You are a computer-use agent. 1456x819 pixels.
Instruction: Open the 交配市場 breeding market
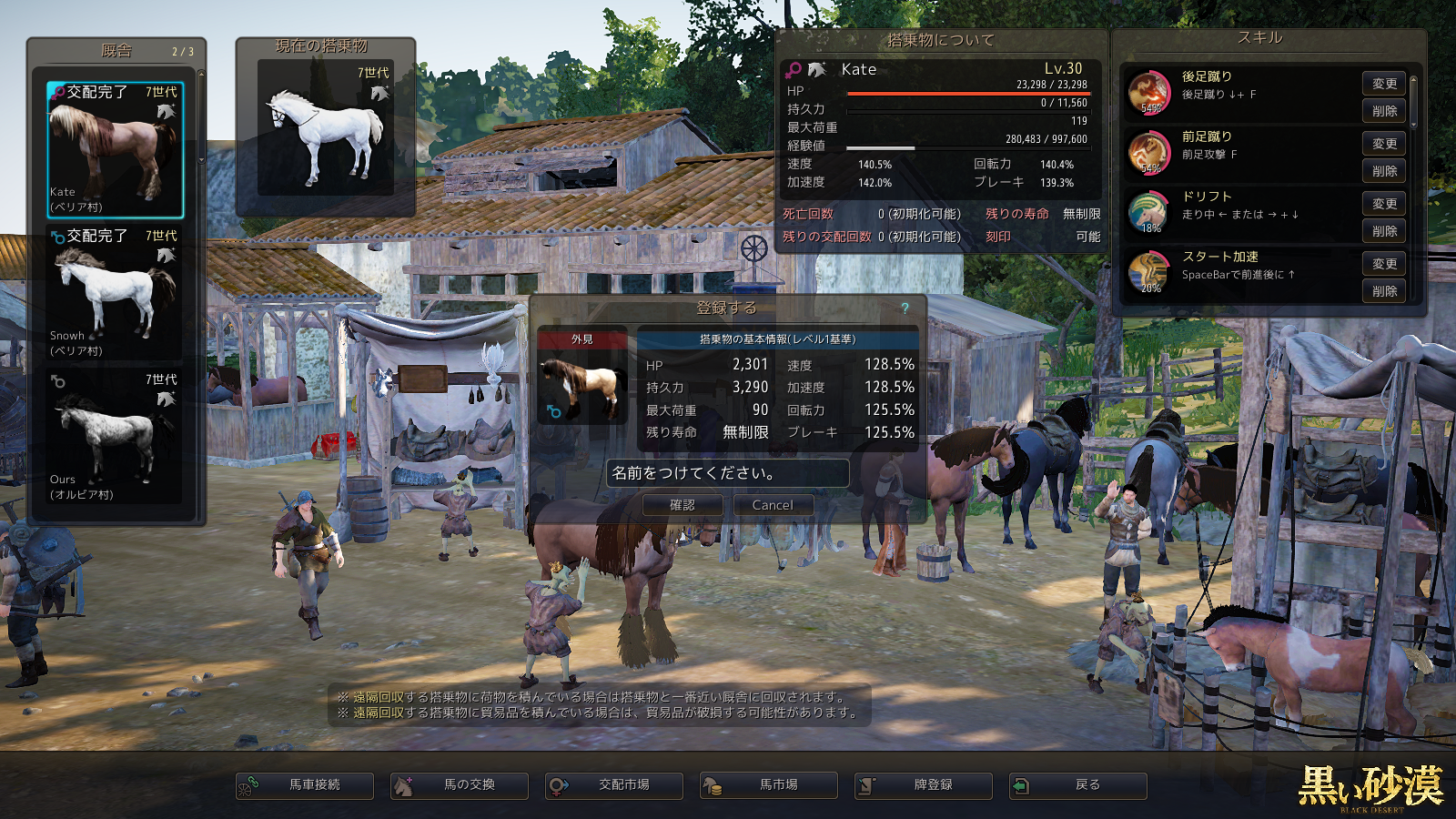point(614,785)
